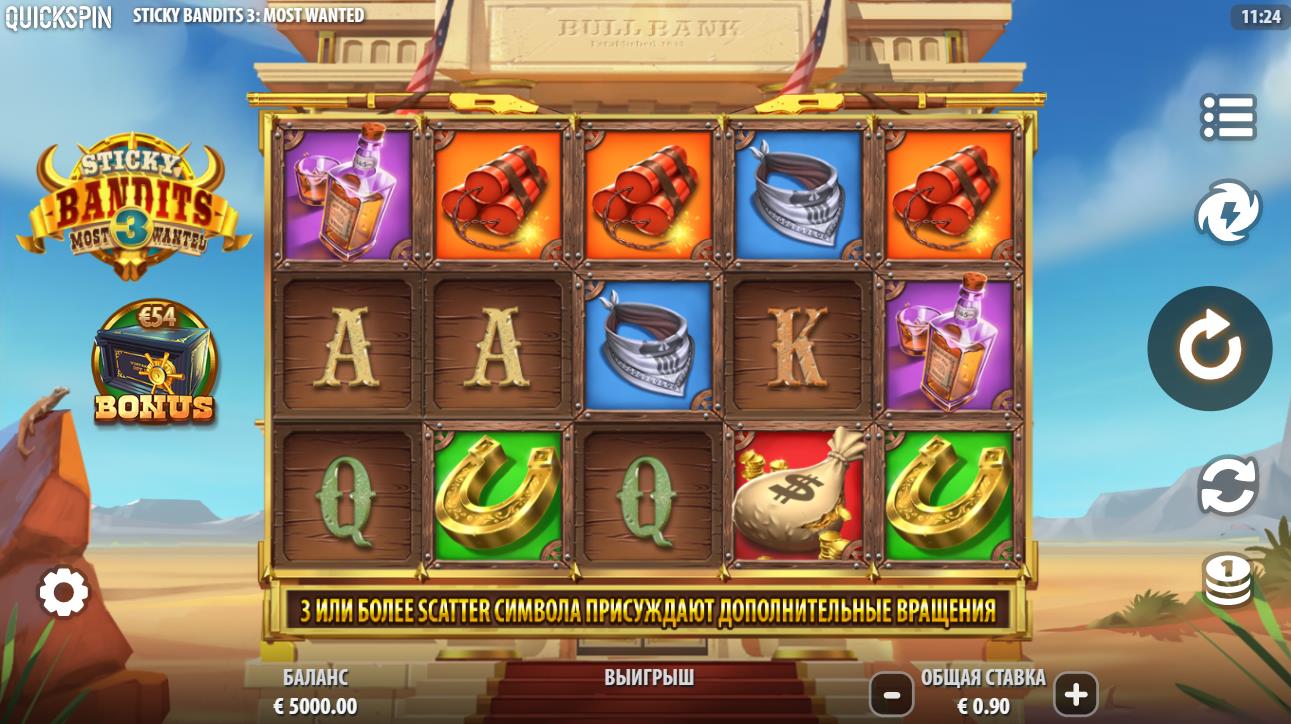The image size is (1291, 724).
Task: Decrease the total bet with minus button
Action: coord(891,694)
